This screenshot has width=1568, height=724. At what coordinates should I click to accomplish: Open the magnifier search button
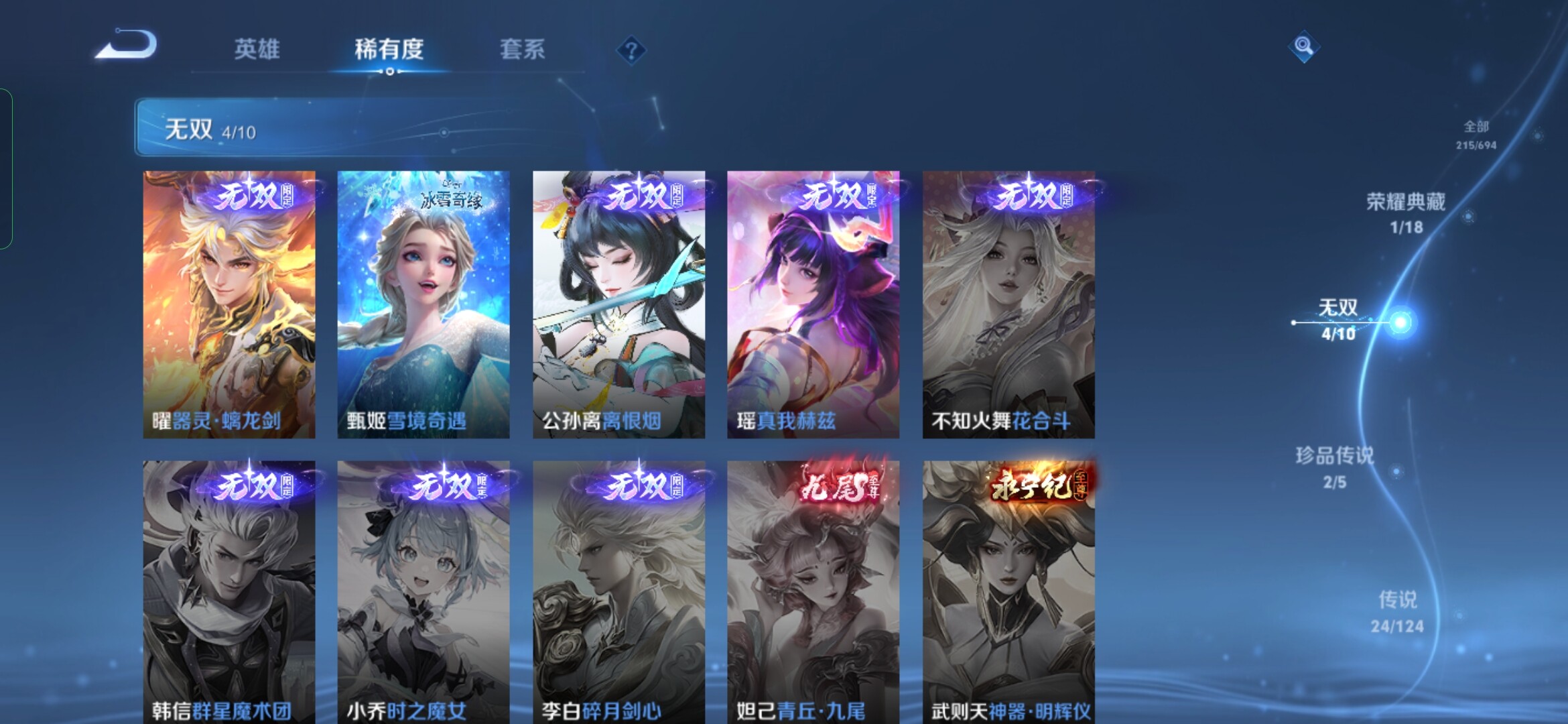click(1303, 46)
